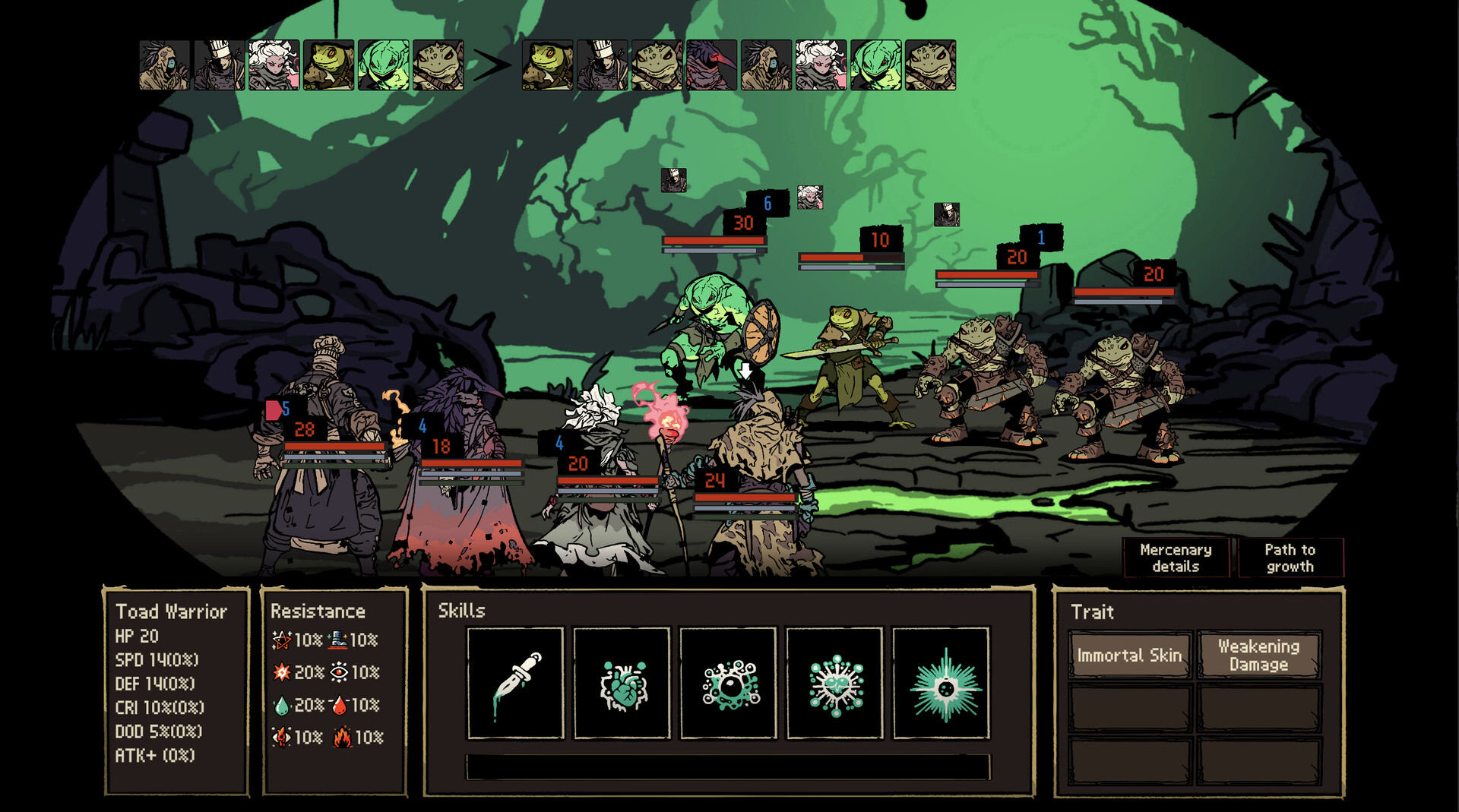Open the Path to growth screen
The image size is (1459, 812).
(1290, 558)
